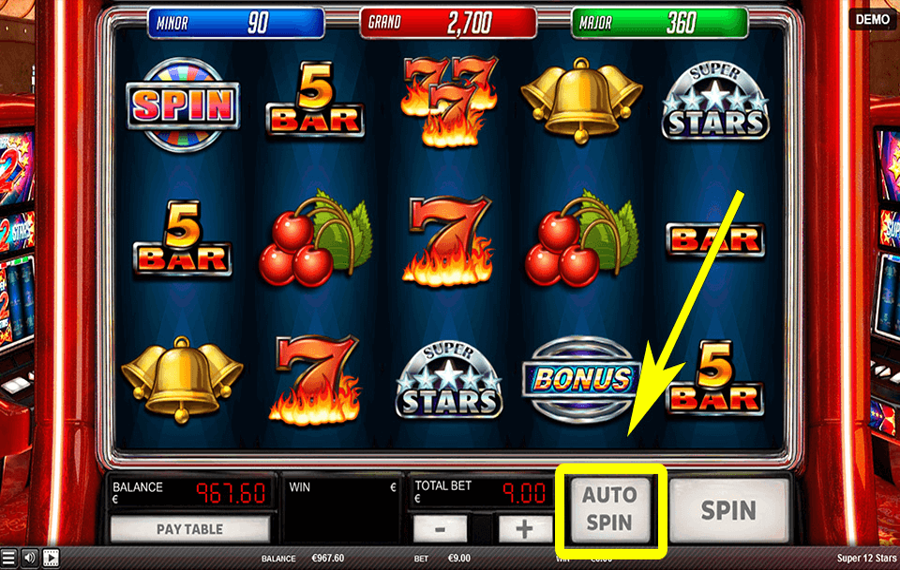Increase total bet with the plus button
Viewport: 900px width, 570px height.
point(520,528)
